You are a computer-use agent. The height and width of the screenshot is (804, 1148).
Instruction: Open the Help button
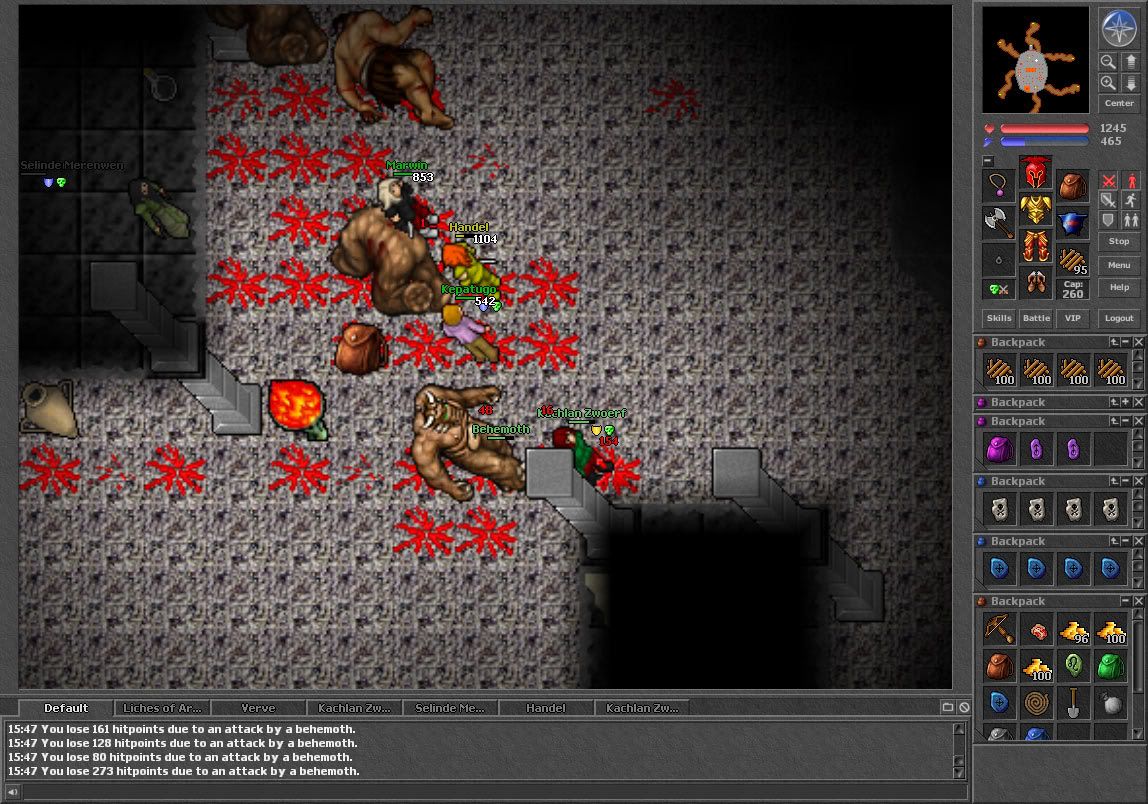pyautogui.click(x=1119, y=287)
